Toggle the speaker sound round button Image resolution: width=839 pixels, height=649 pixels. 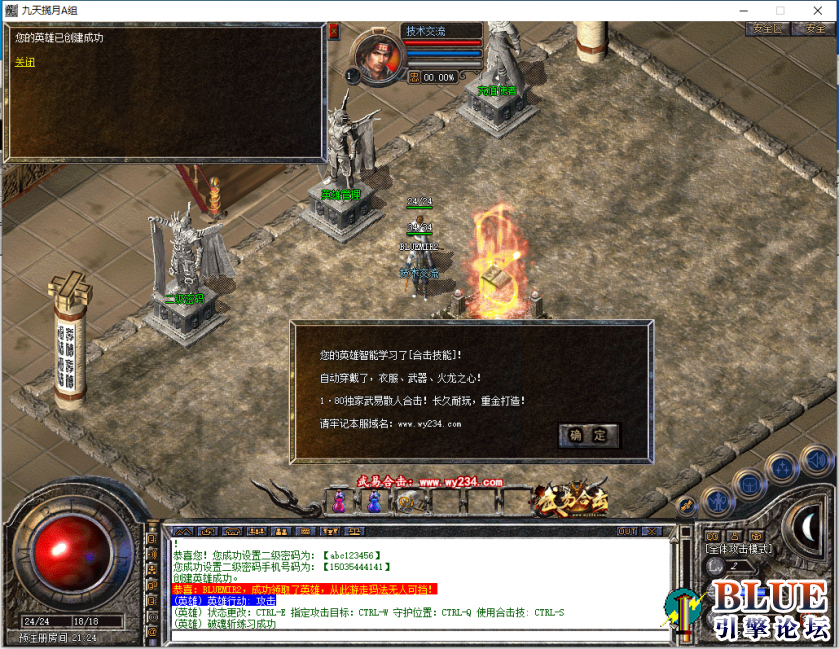click(815, 461)
